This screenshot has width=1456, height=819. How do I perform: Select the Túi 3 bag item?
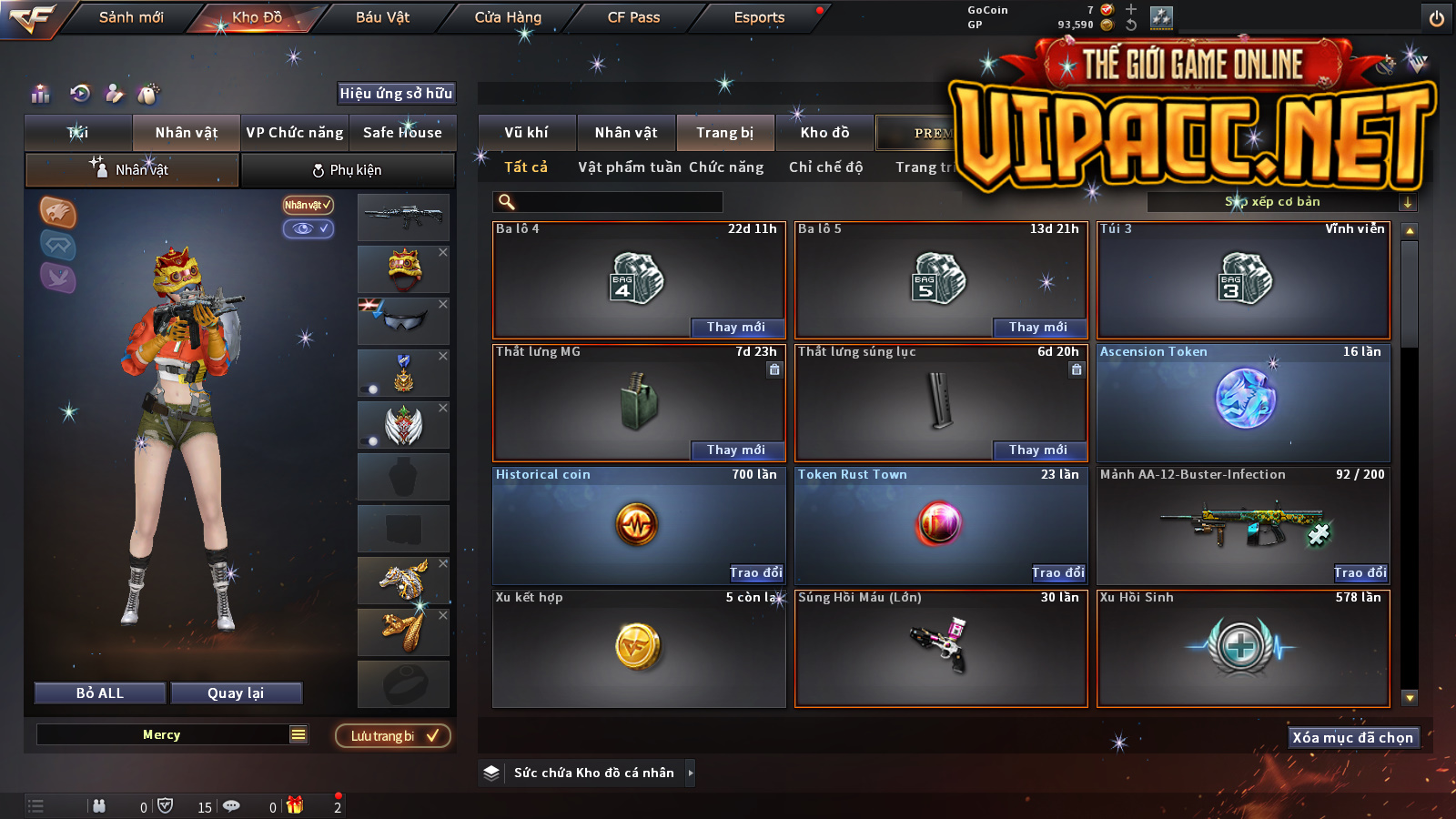click(1243, 280)
